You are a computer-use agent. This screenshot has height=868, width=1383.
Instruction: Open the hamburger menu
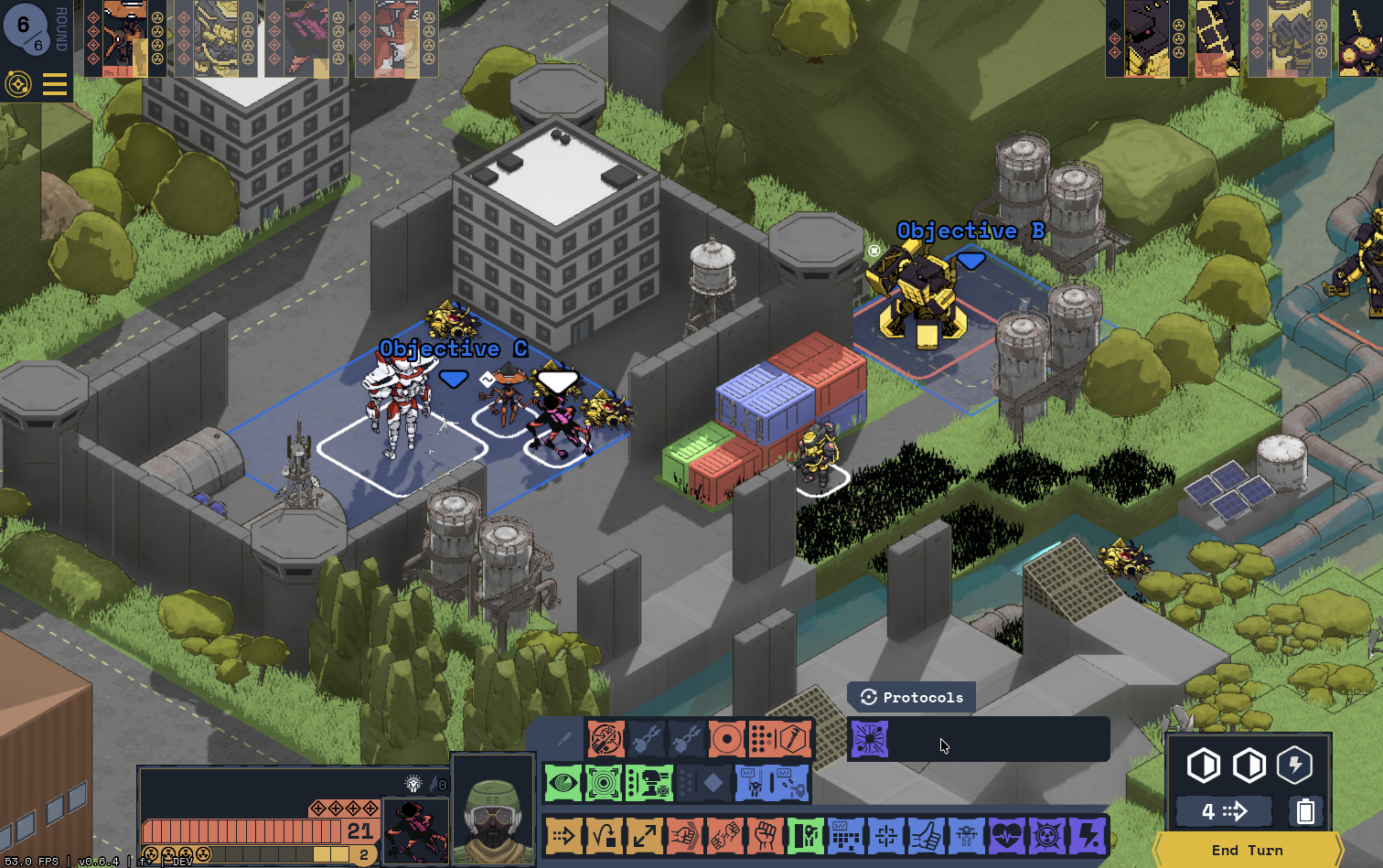tap(55, 85)
